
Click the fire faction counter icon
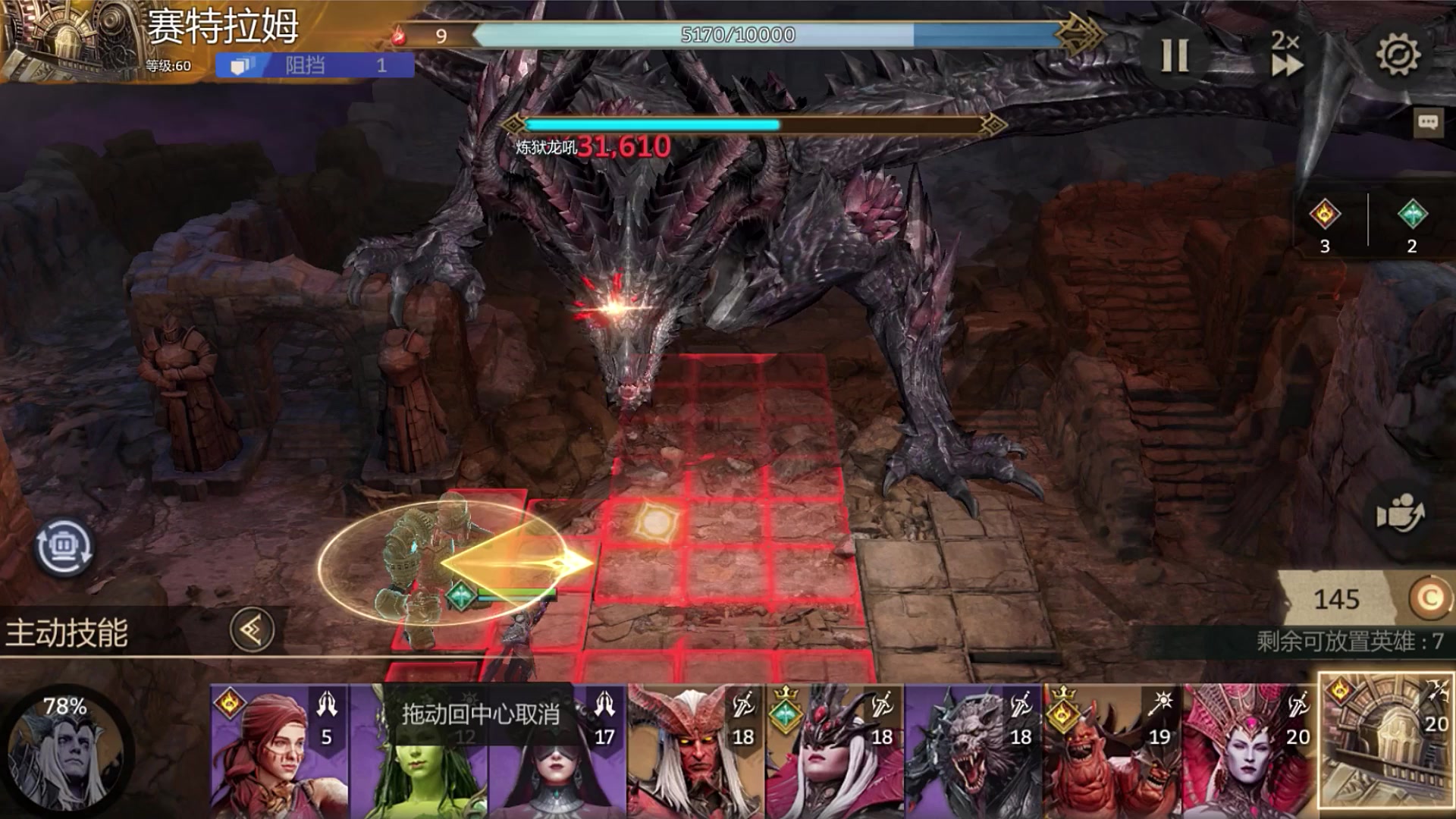tap(1325, 215)
